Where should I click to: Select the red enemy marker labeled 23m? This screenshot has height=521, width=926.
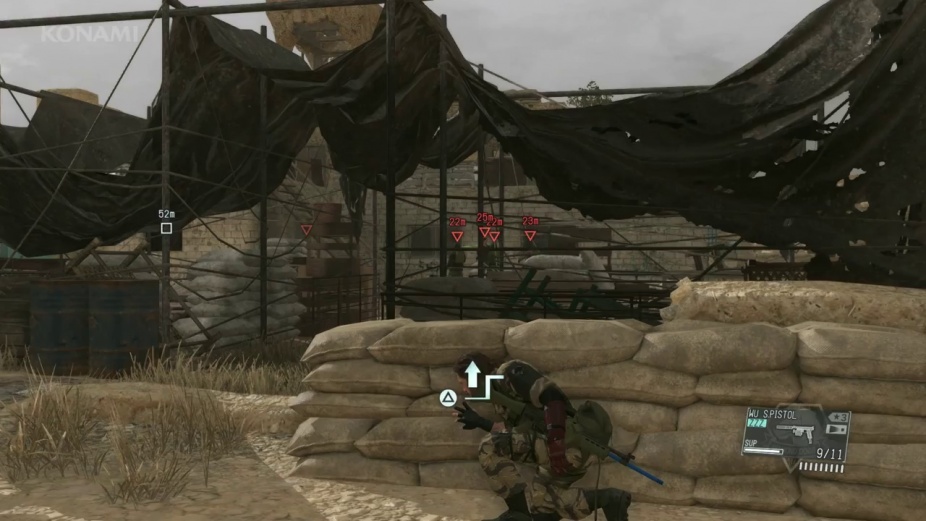[530, 236]
